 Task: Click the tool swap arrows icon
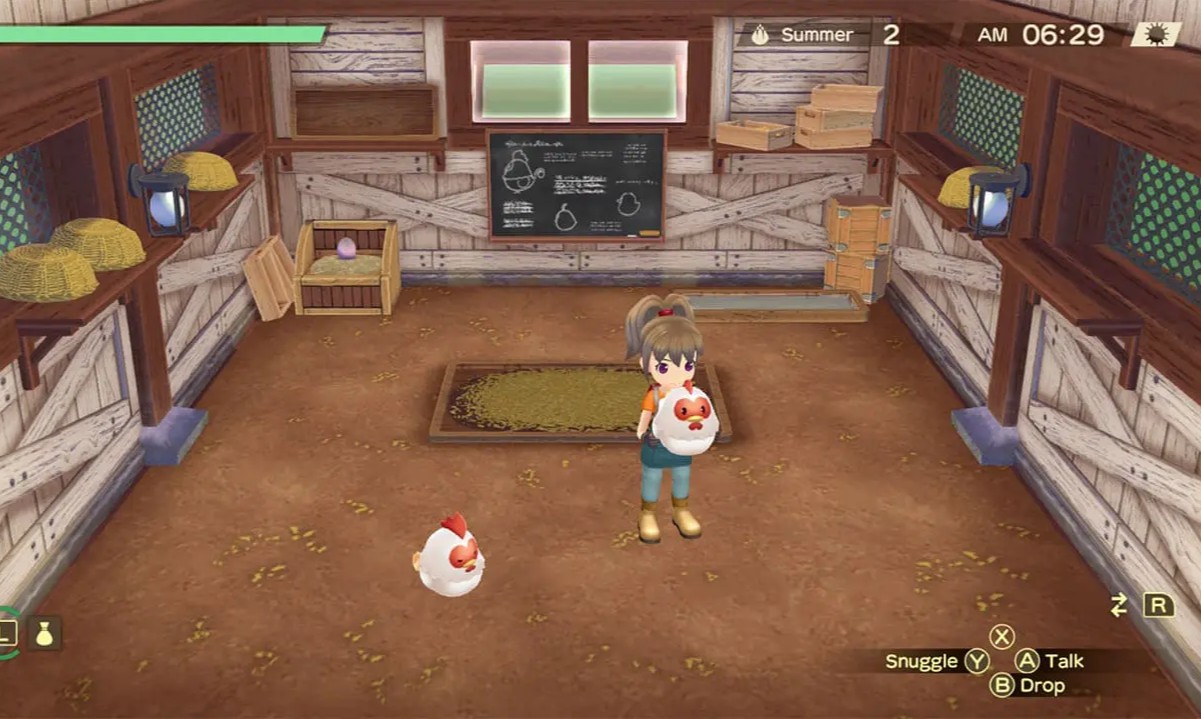click(x=1119, y=605)
